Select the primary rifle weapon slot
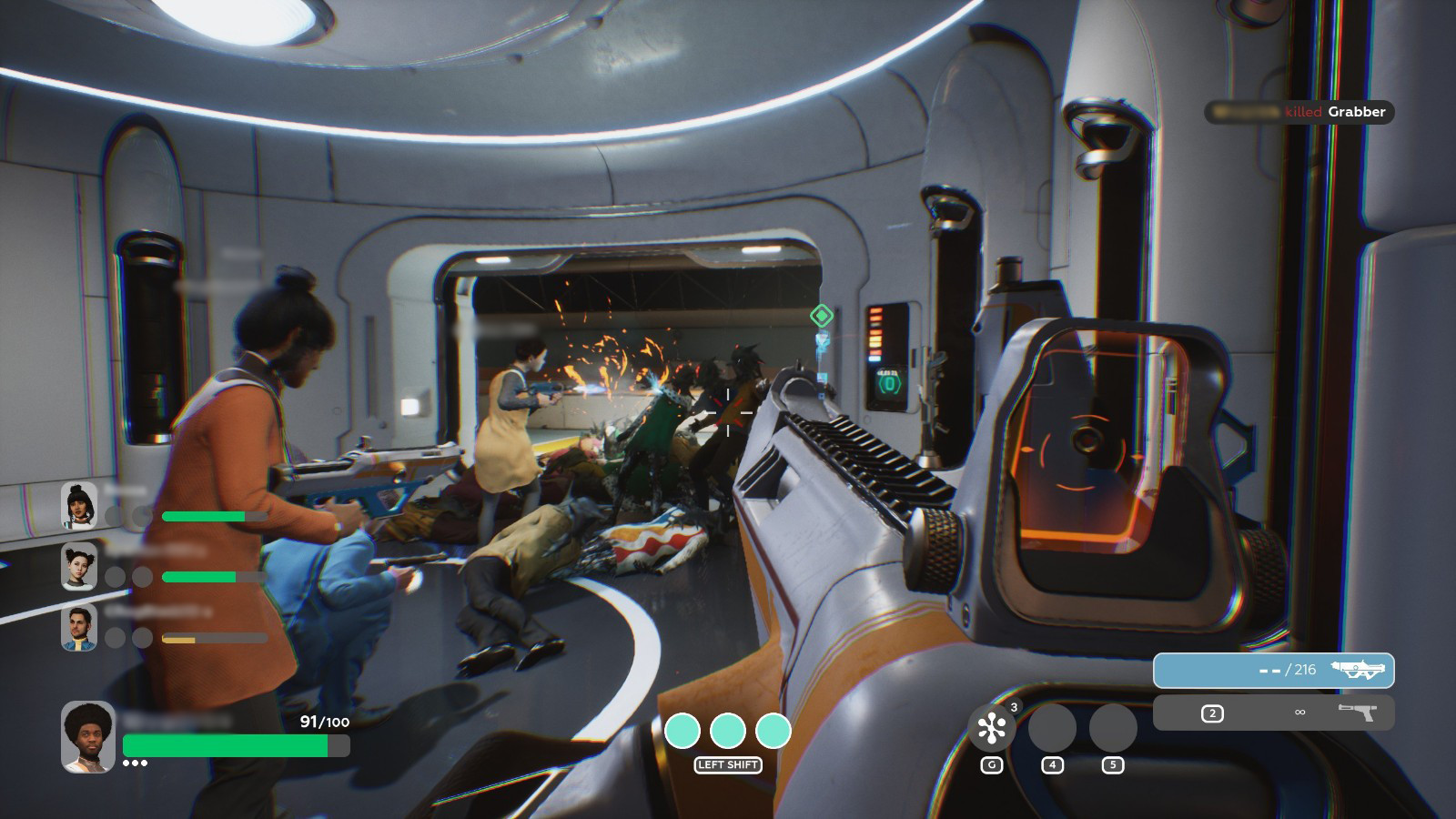Screen dimensions: 1456x819 pos(1273,671)
